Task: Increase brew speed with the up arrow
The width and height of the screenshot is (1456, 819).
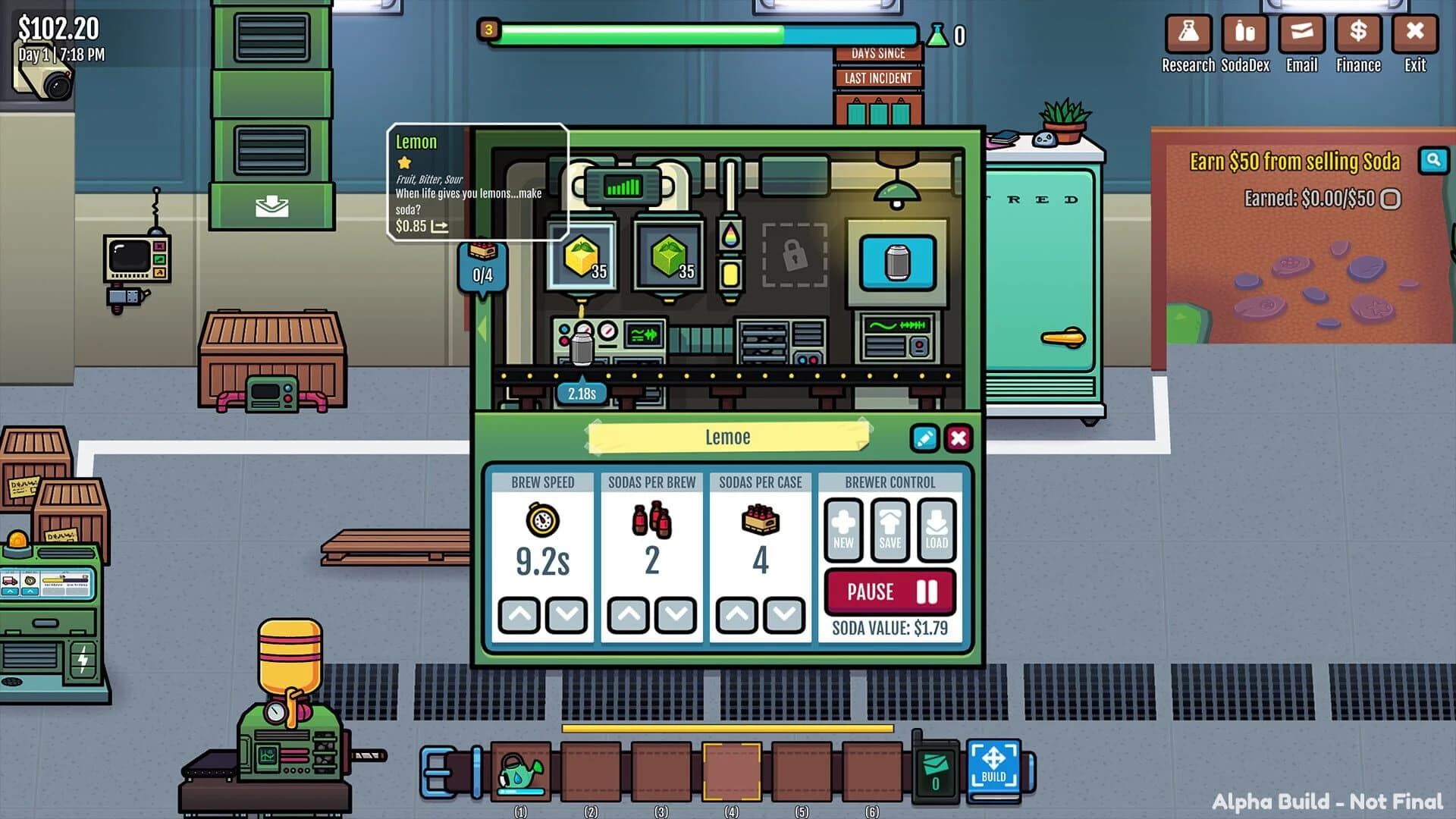Action: pos(520,615)
